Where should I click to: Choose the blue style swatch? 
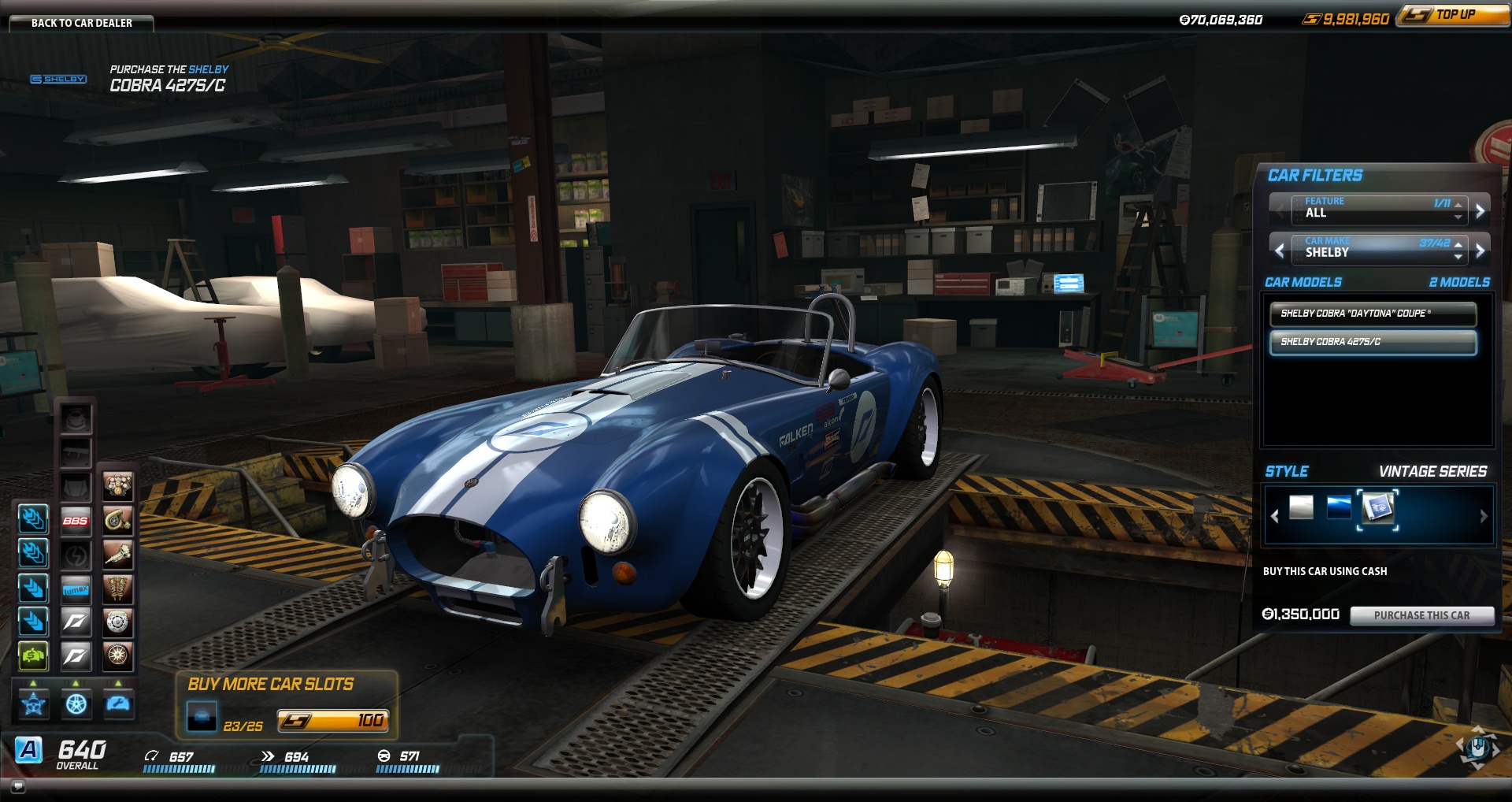point(1339,507)
